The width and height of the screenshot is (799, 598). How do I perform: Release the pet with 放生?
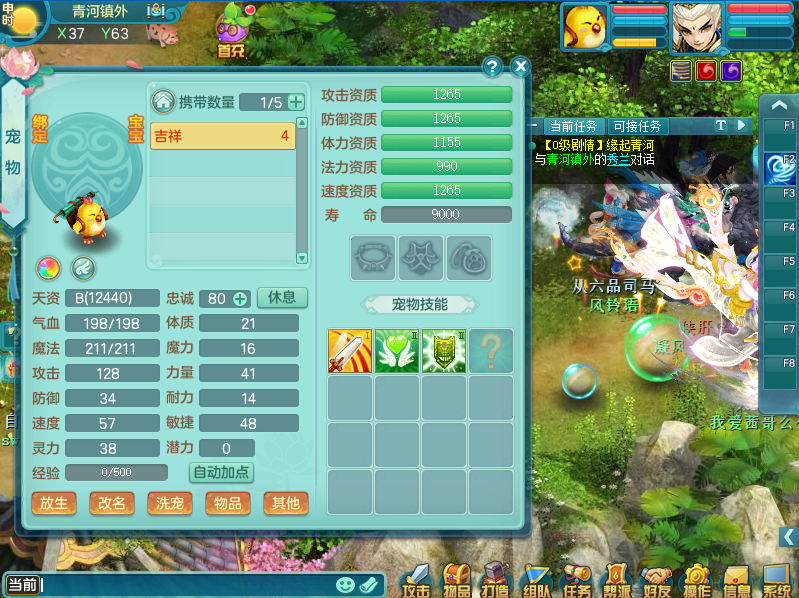[54, 503]
